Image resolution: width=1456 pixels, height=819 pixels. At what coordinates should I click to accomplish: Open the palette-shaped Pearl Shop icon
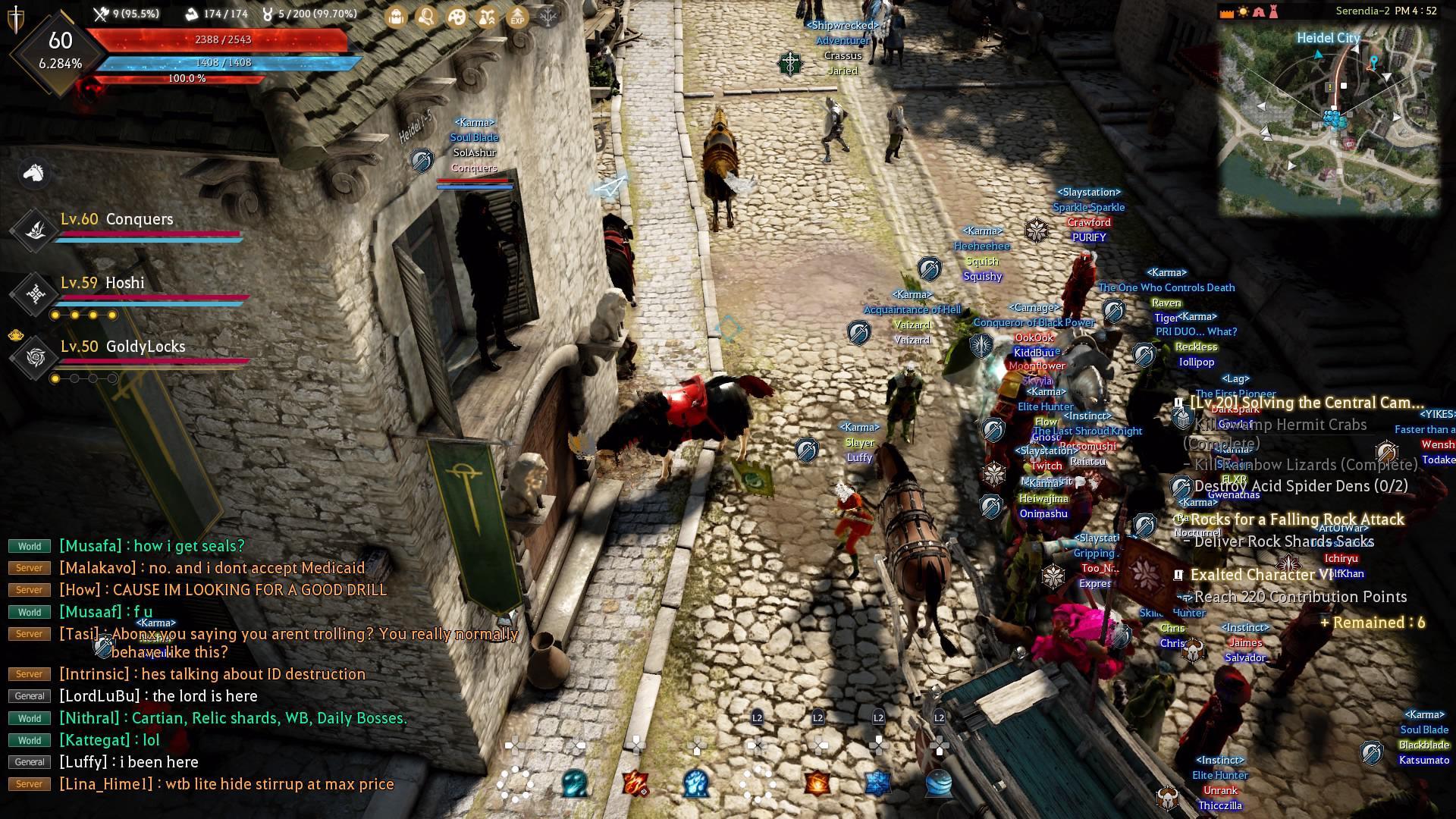(458, 17)
